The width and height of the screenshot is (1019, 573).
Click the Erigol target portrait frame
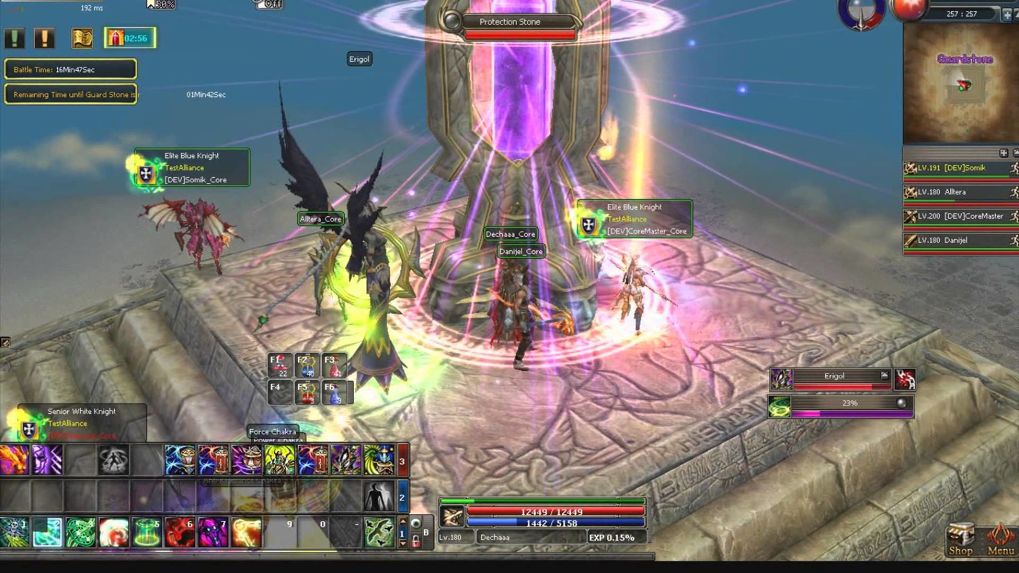[x=781, y=379]
